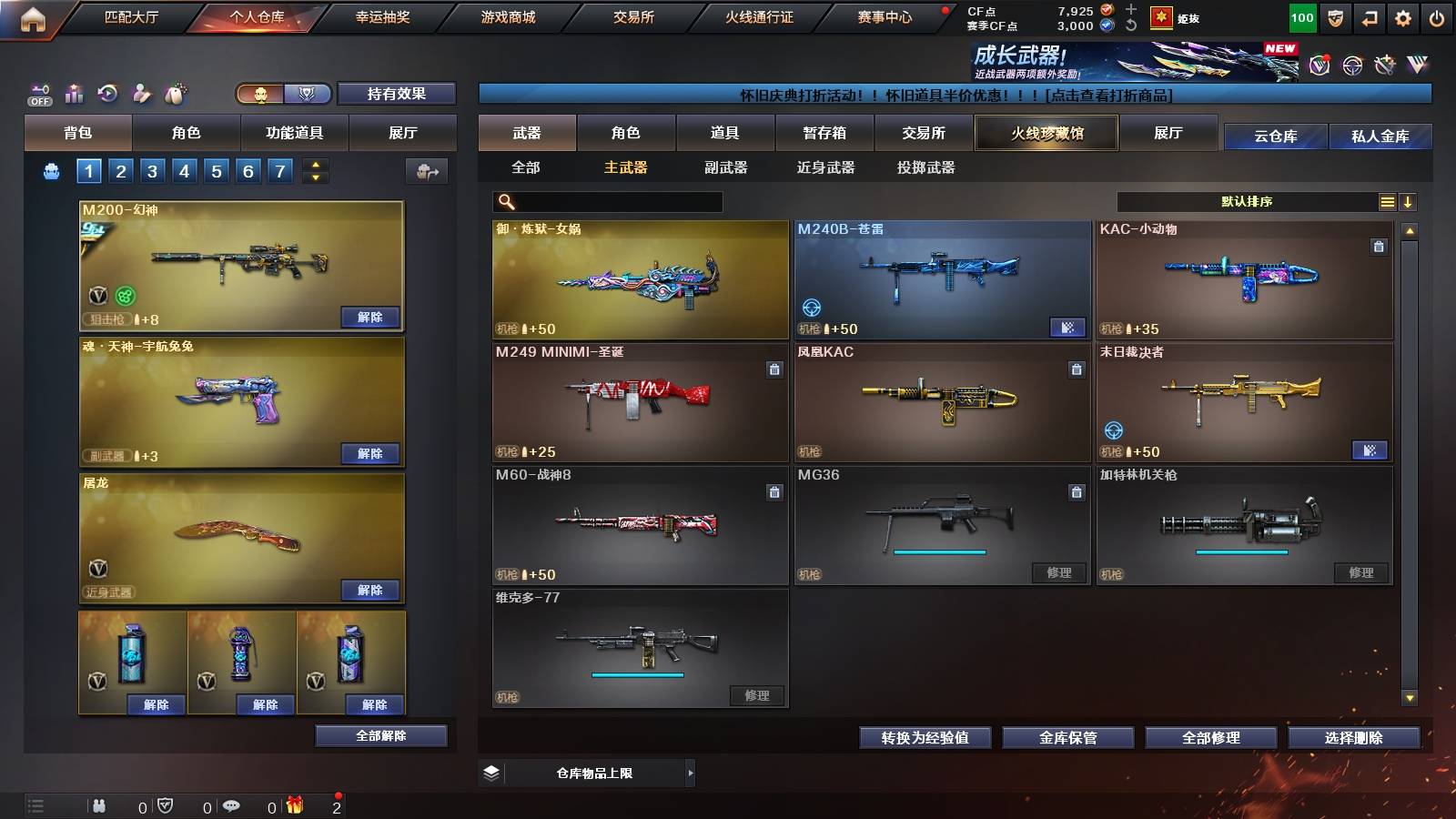
Task: Switch to the 火线珍藏馆 tab
Action: pyautogui.click(x=1045, y=133)
